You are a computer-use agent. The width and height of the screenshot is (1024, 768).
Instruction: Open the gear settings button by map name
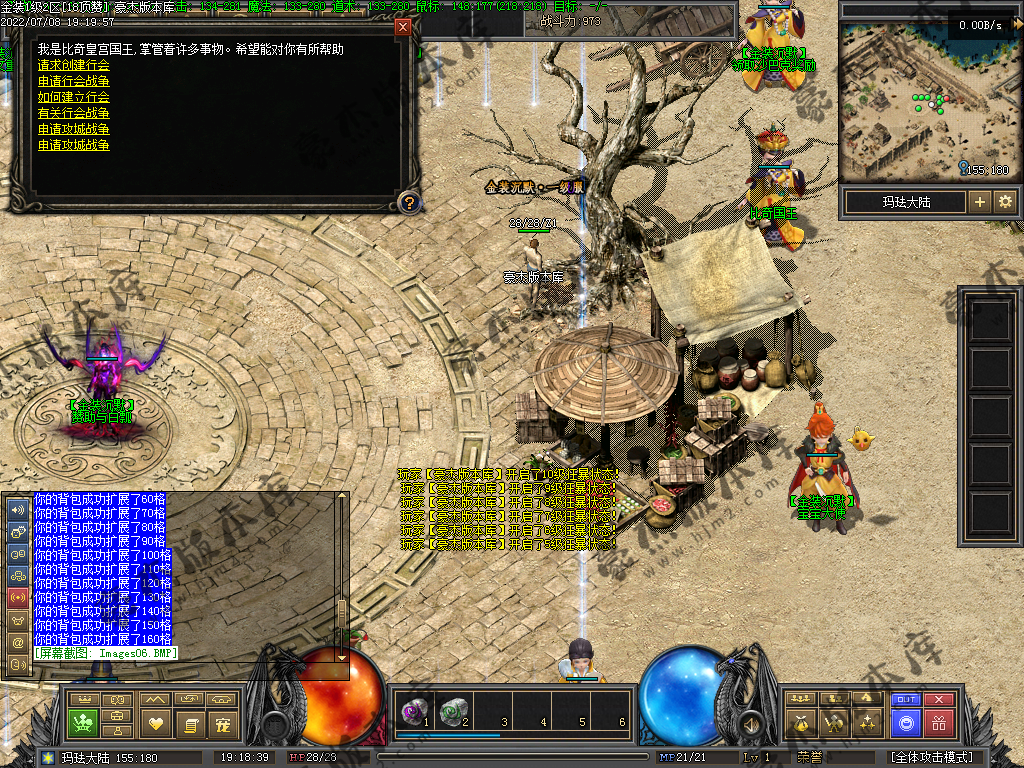coord(1005,202)
